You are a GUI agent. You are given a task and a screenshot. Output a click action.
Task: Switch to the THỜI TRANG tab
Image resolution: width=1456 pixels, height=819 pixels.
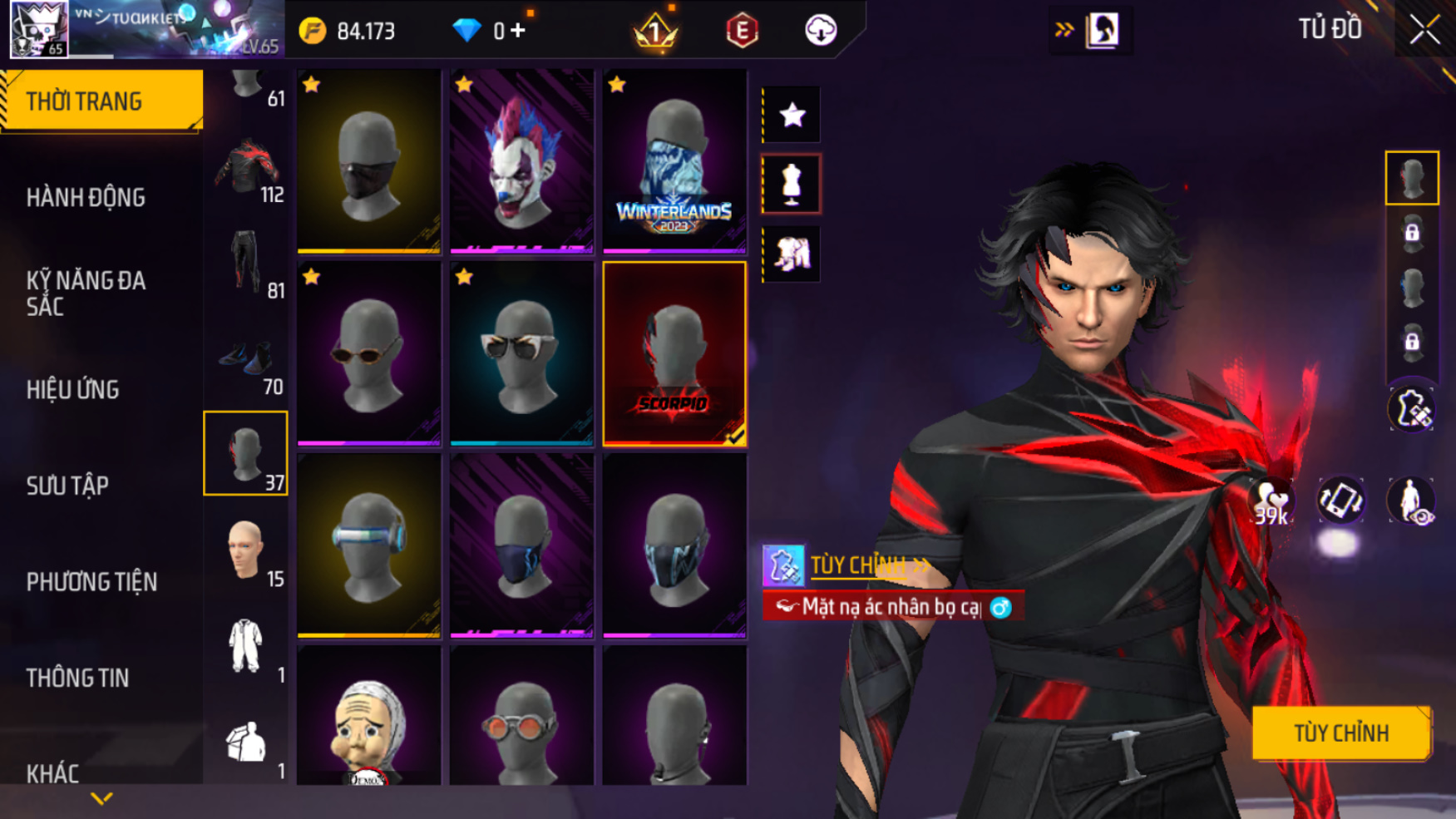(101, 101)
